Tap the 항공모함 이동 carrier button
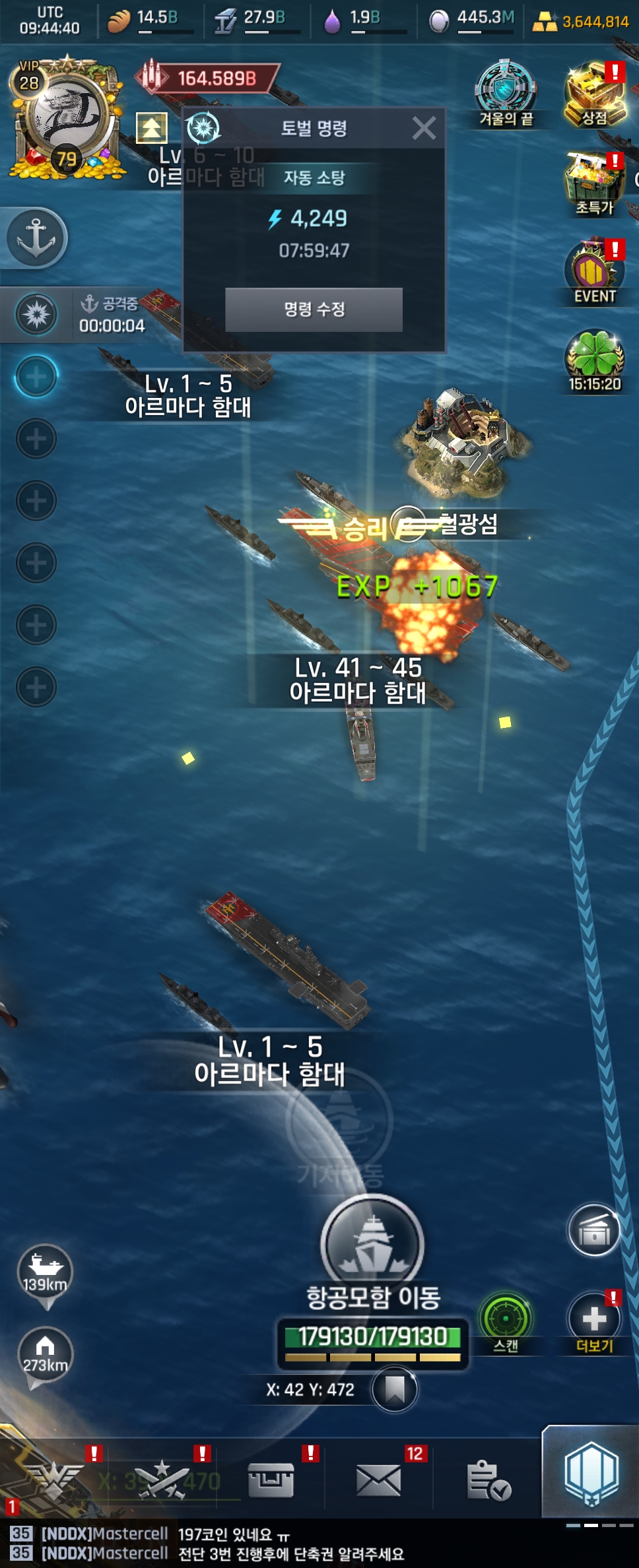The image size is (639, 1568). pyautogui.click(x=373, y=1246)
